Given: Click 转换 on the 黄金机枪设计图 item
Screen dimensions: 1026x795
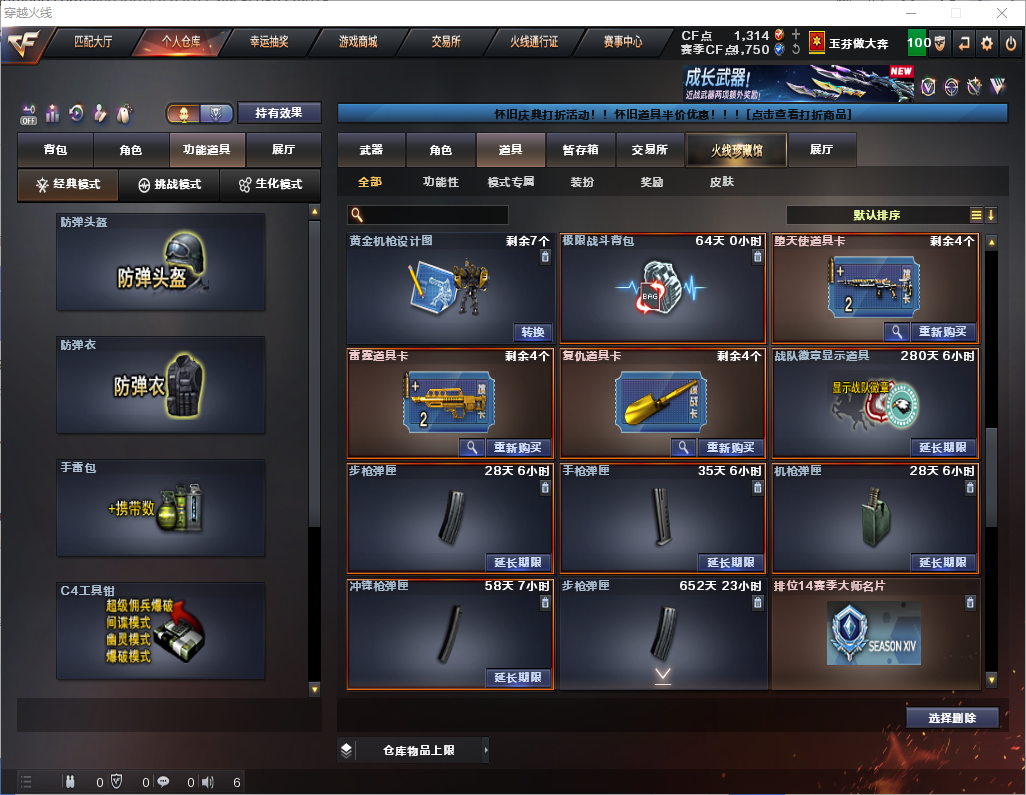Looking at the screenshot, I should tap(533, 332).
